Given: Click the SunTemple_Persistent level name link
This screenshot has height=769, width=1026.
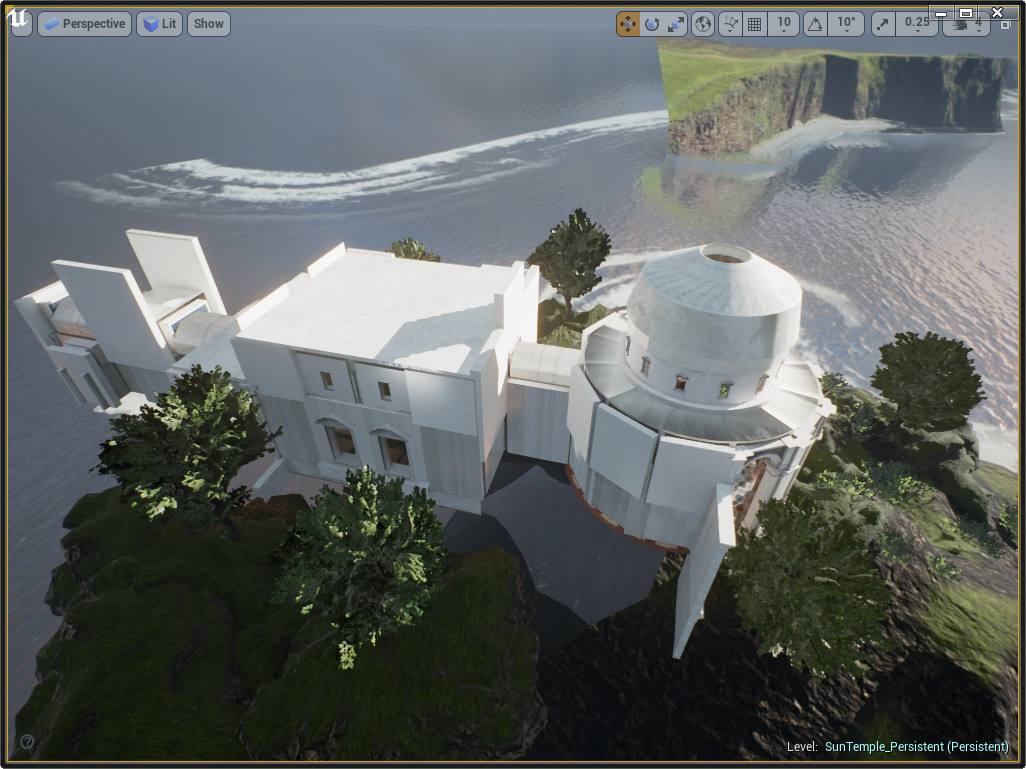Looking at the screenshot, I should [x=916, y=747].
